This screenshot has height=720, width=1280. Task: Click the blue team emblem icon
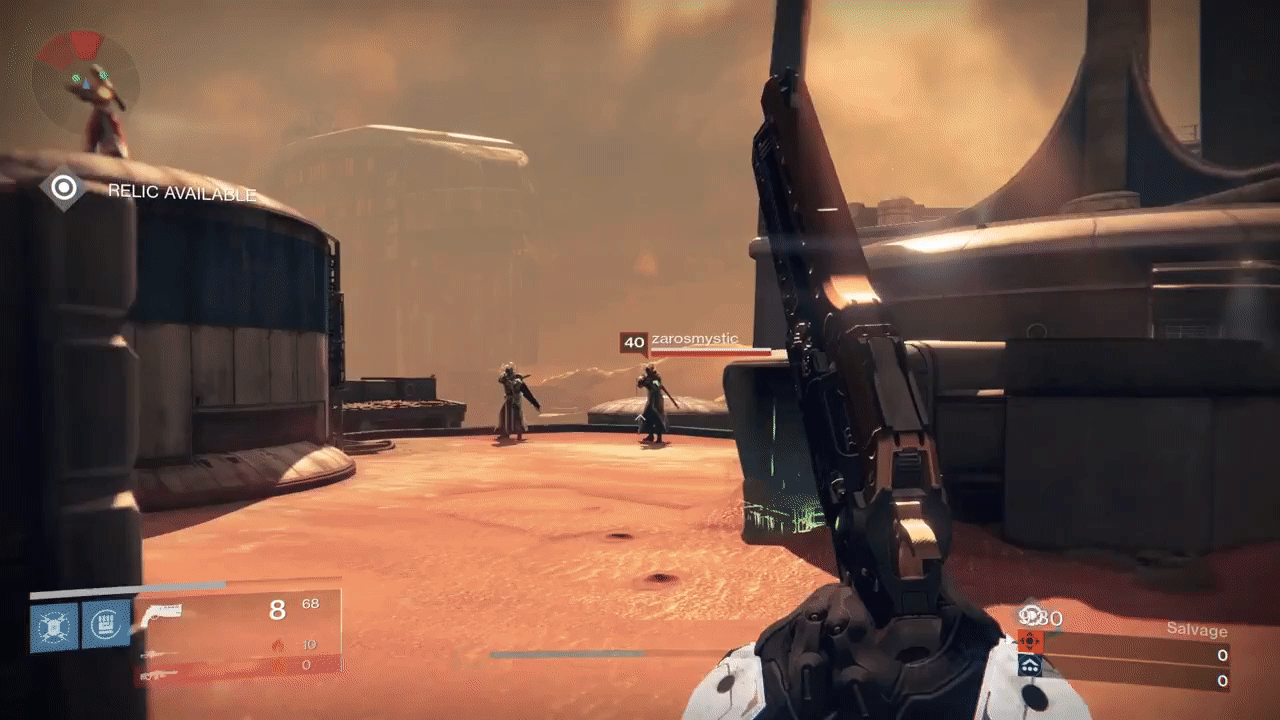point(1030,665)
